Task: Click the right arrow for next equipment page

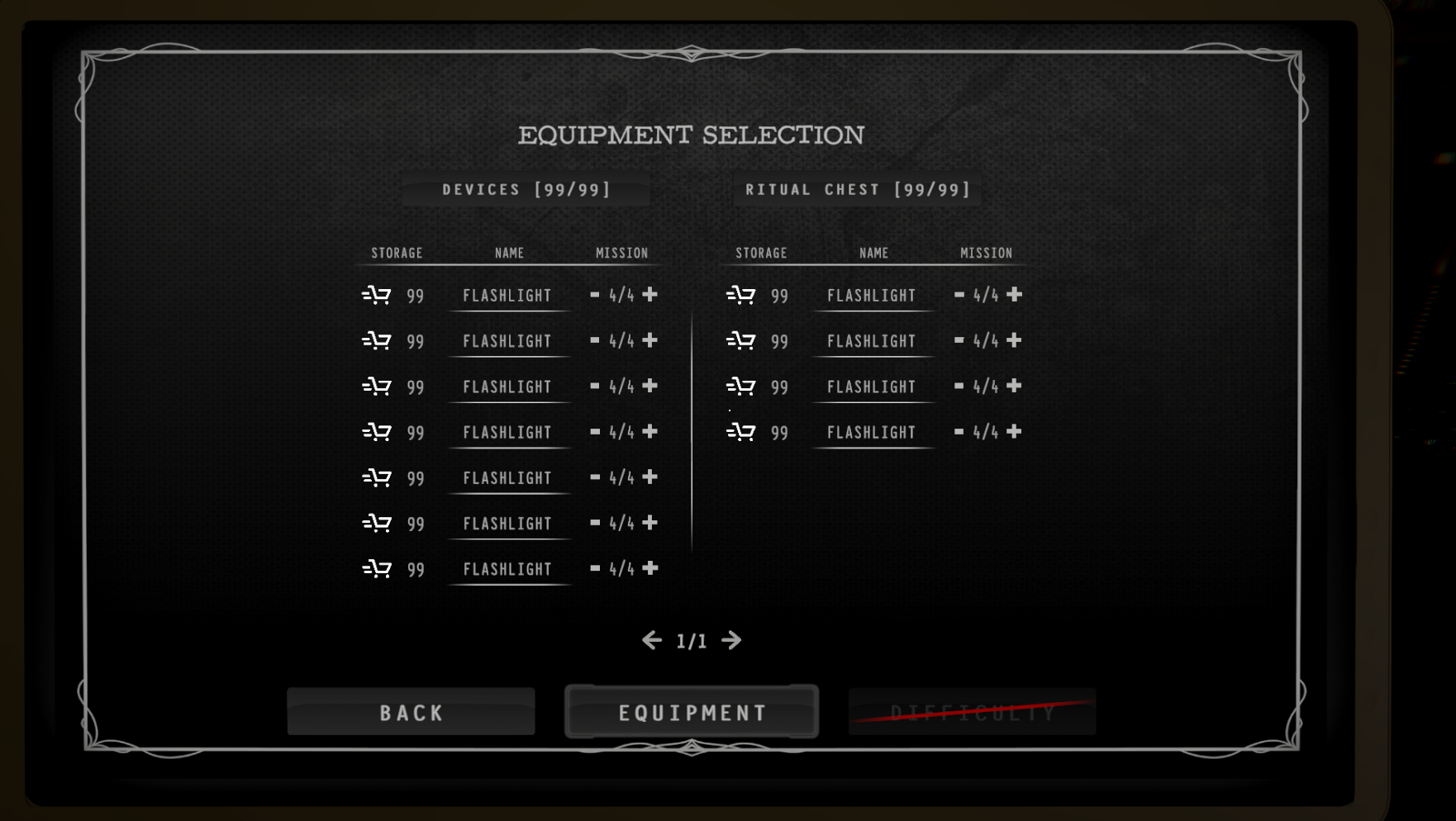Action: 731,640
